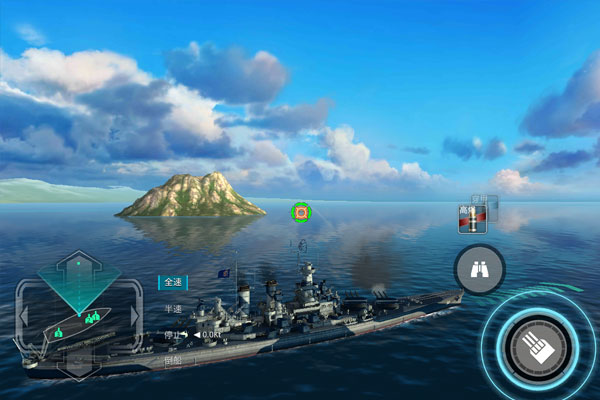Choose 半速 half speed
Screen dimensions: 600x400
tap(173, 309)
